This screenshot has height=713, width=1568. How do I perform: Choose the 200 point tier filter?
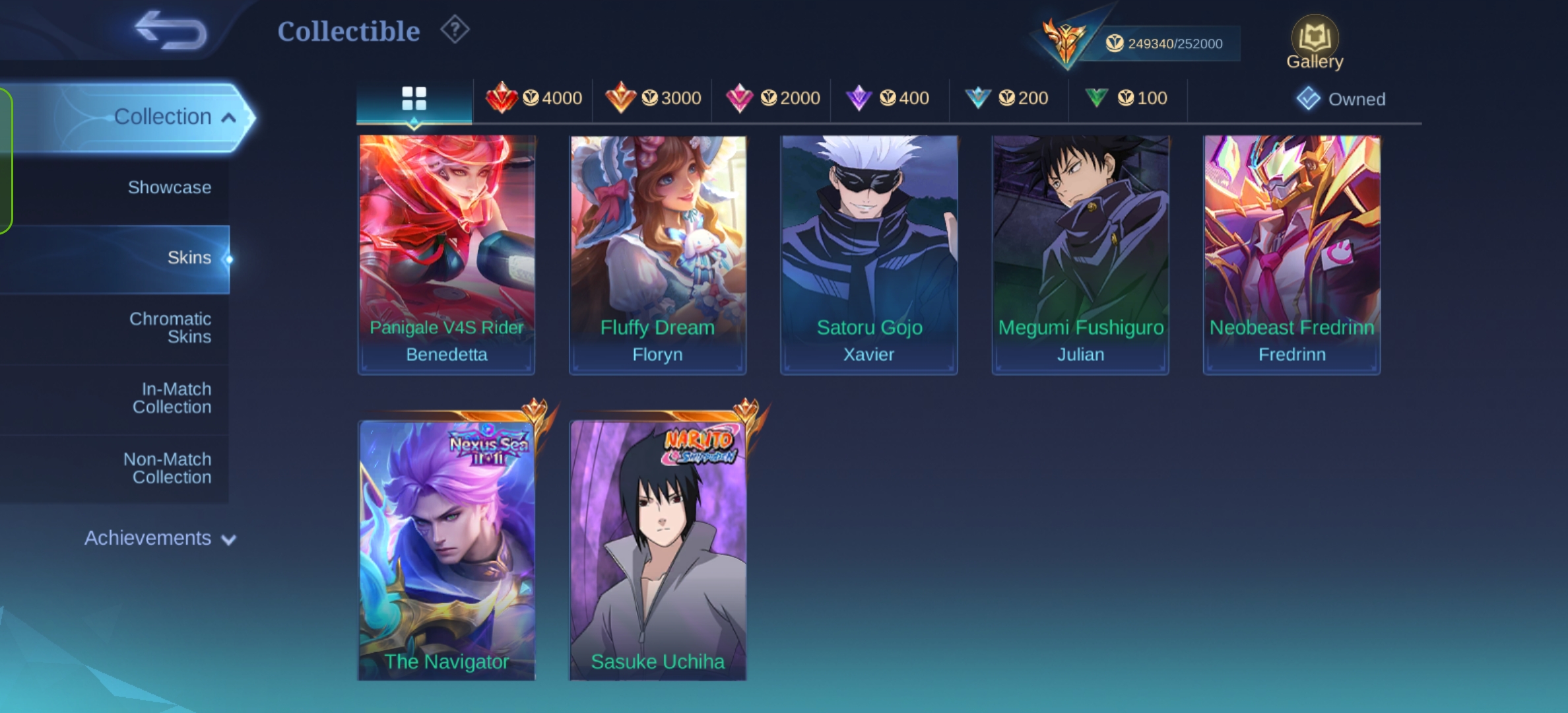click(x=1007, y=99)
